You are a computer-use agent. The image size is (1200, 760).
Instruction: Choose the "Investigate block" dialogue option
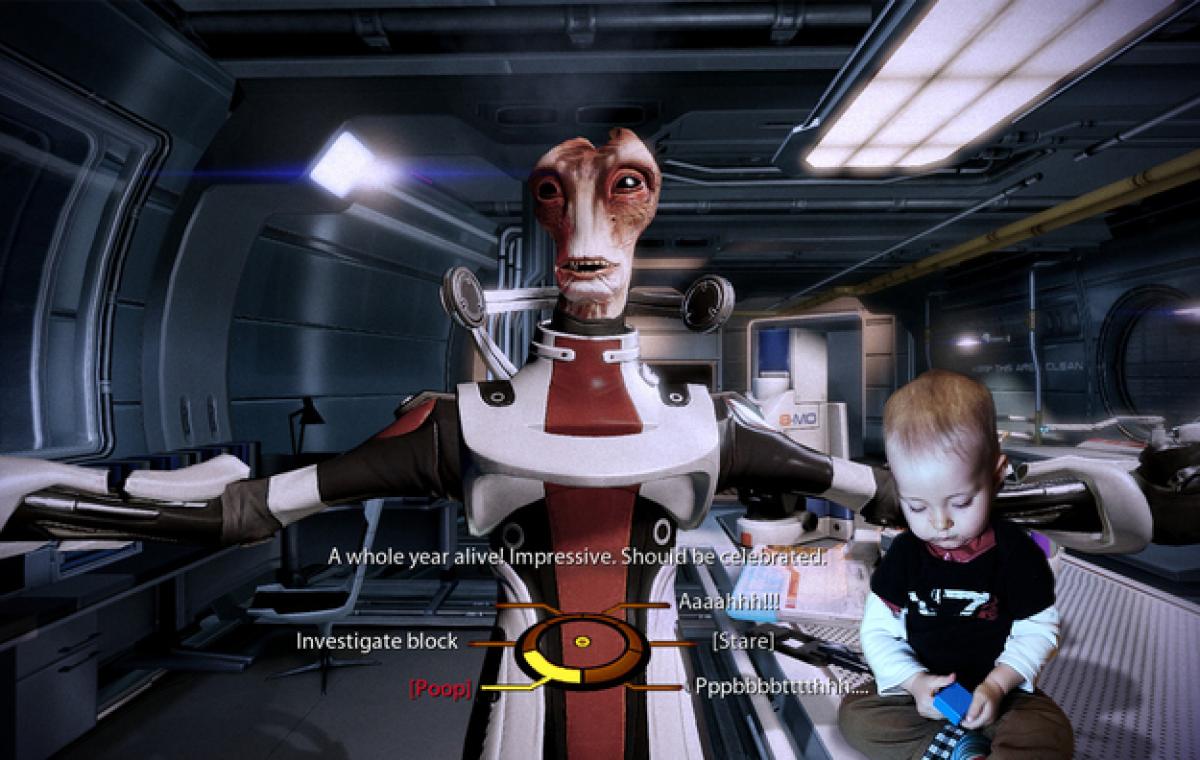click(x=376, y=641)
